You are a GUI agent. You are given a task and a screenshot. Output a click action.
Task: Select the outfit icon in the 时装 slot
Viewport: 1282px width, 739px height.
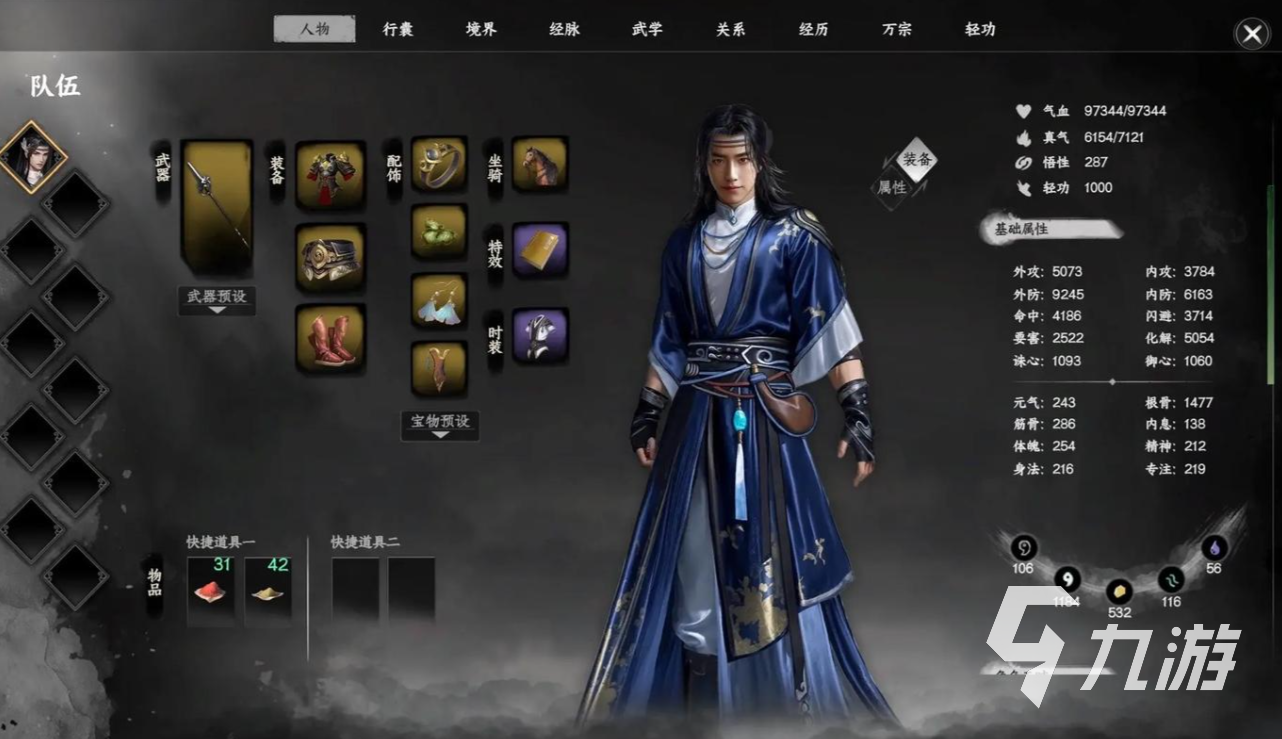tap(540, 335)
